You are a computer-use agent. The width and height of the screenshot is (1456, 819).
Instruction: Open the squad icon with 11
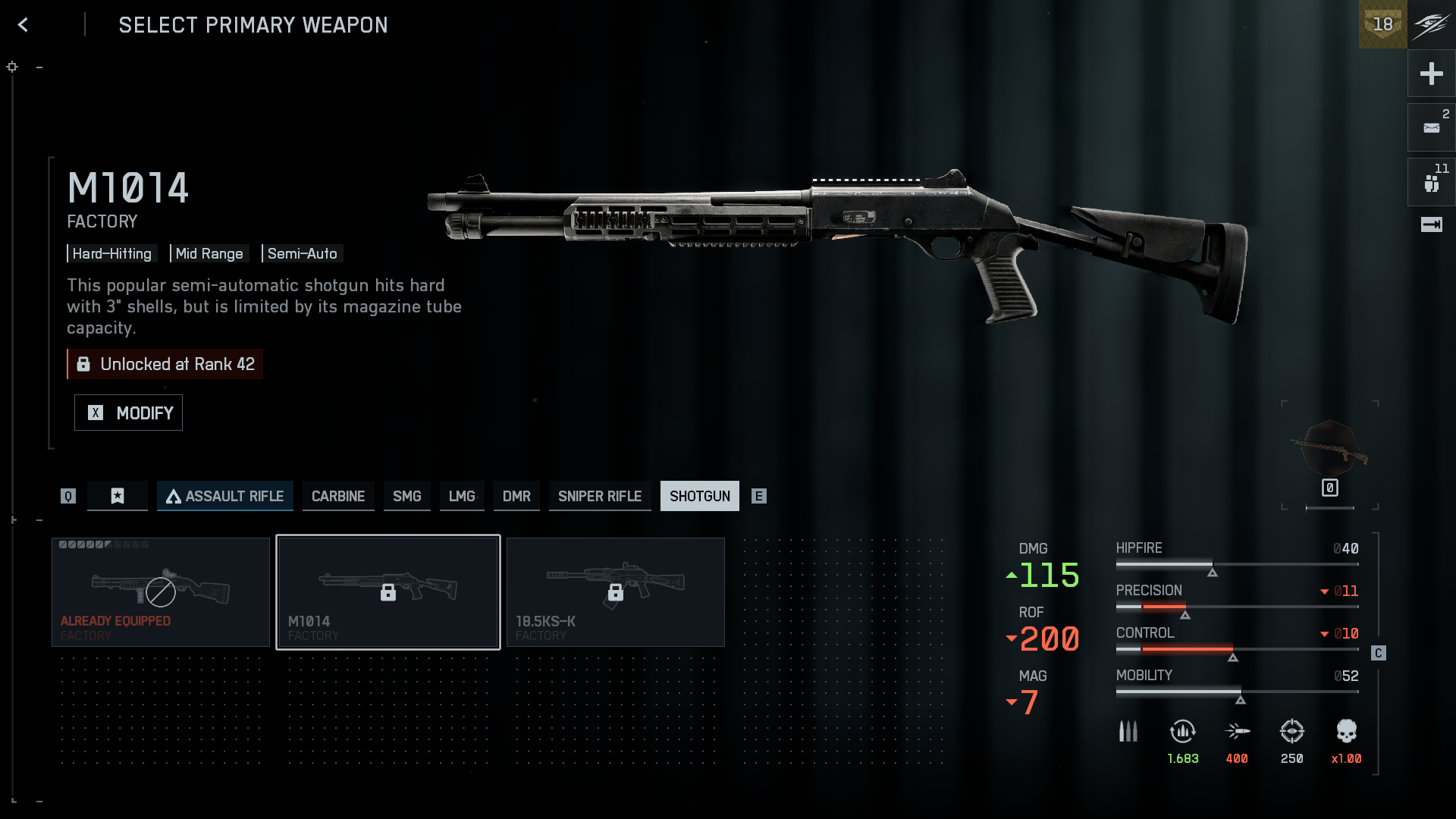1431,182
